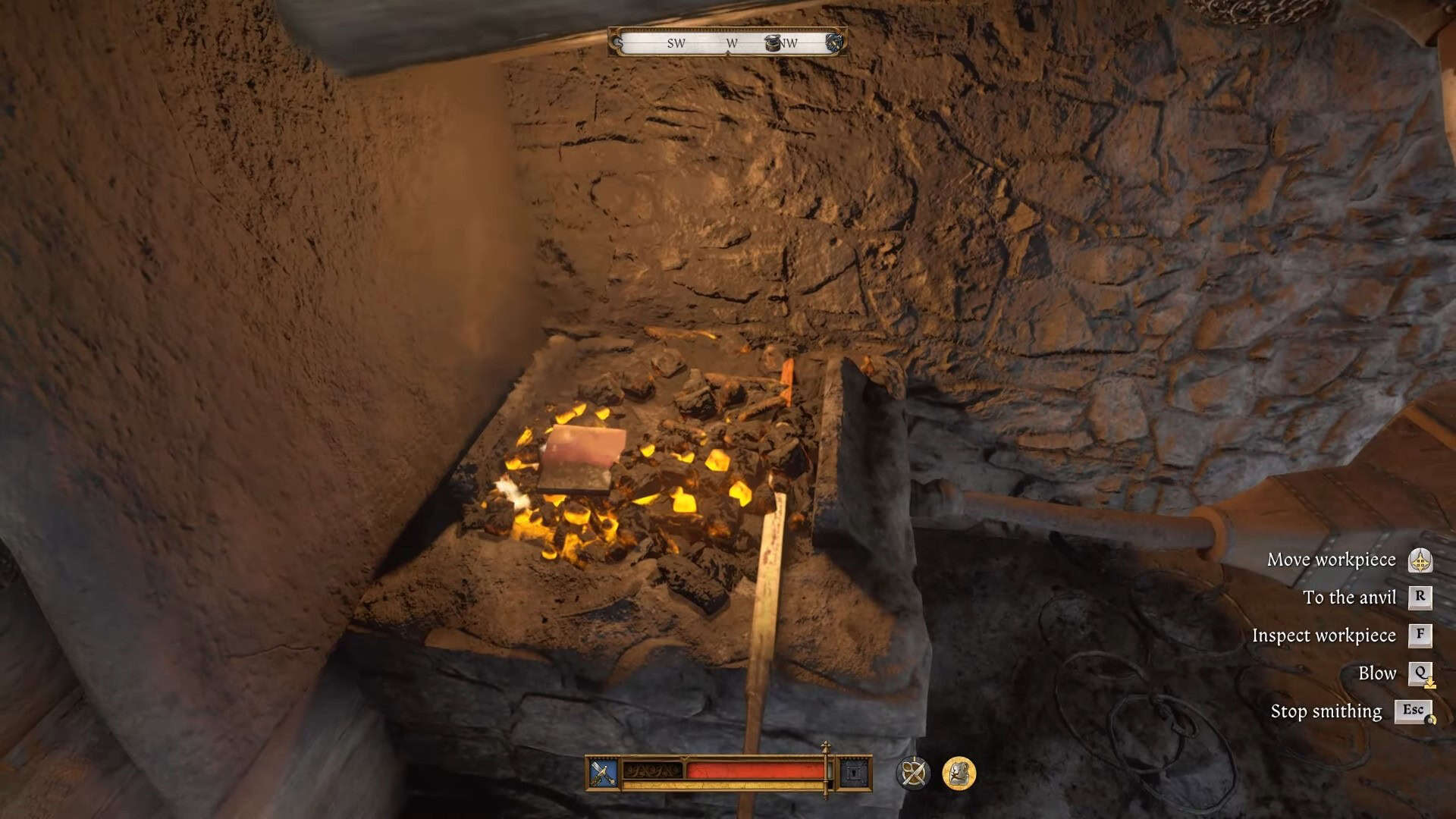This screenshot has height=819, width=1456.
Task: Click the crossed sword weapon icon
Action: coord(604,773)
